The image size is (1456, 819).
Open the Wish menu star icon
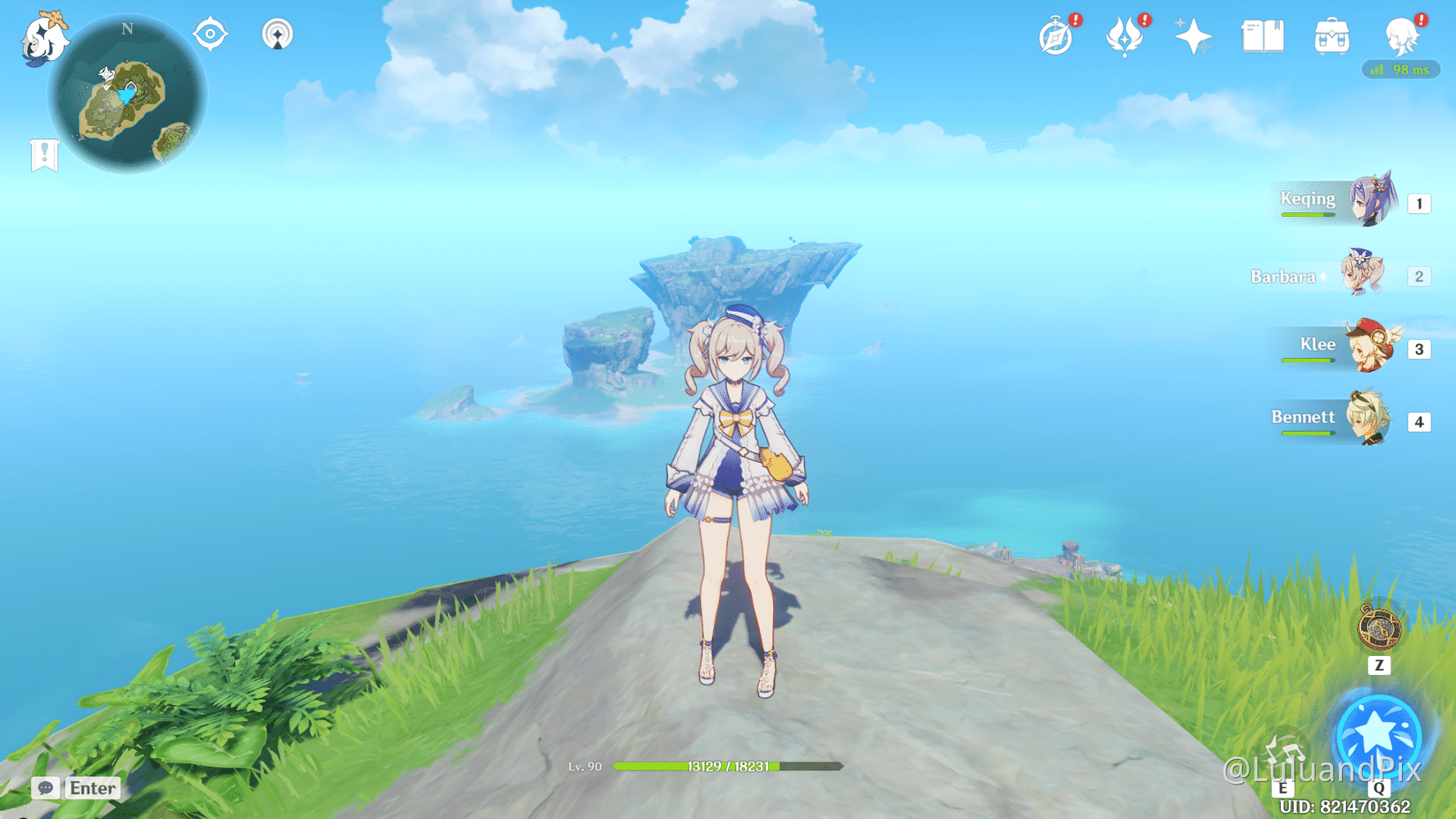coord(1191,34)
